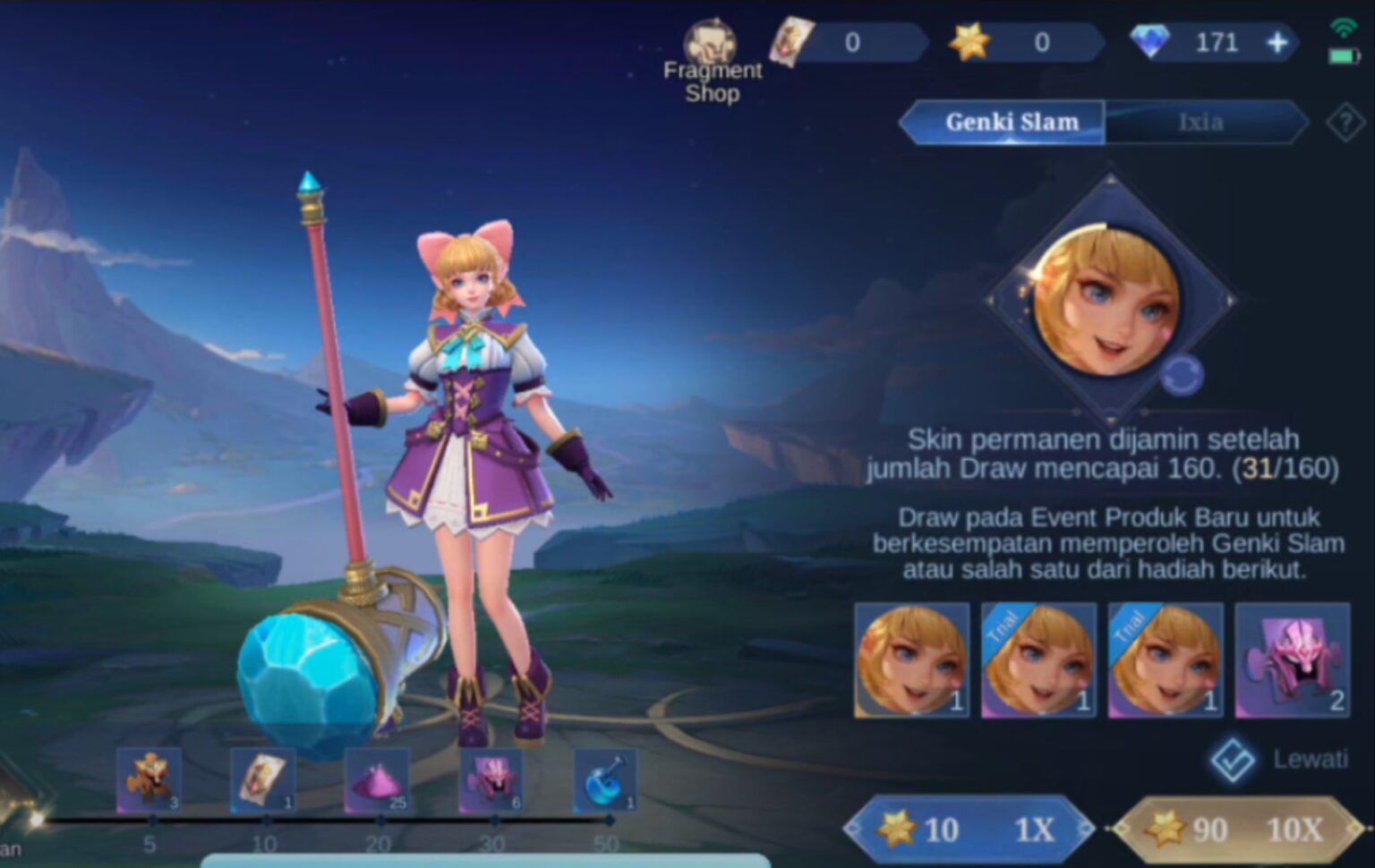The height and width of the screenshot is (868, 1375).
Task: Click the draw ticket currency icon
Action: click(x=791, y=40)
